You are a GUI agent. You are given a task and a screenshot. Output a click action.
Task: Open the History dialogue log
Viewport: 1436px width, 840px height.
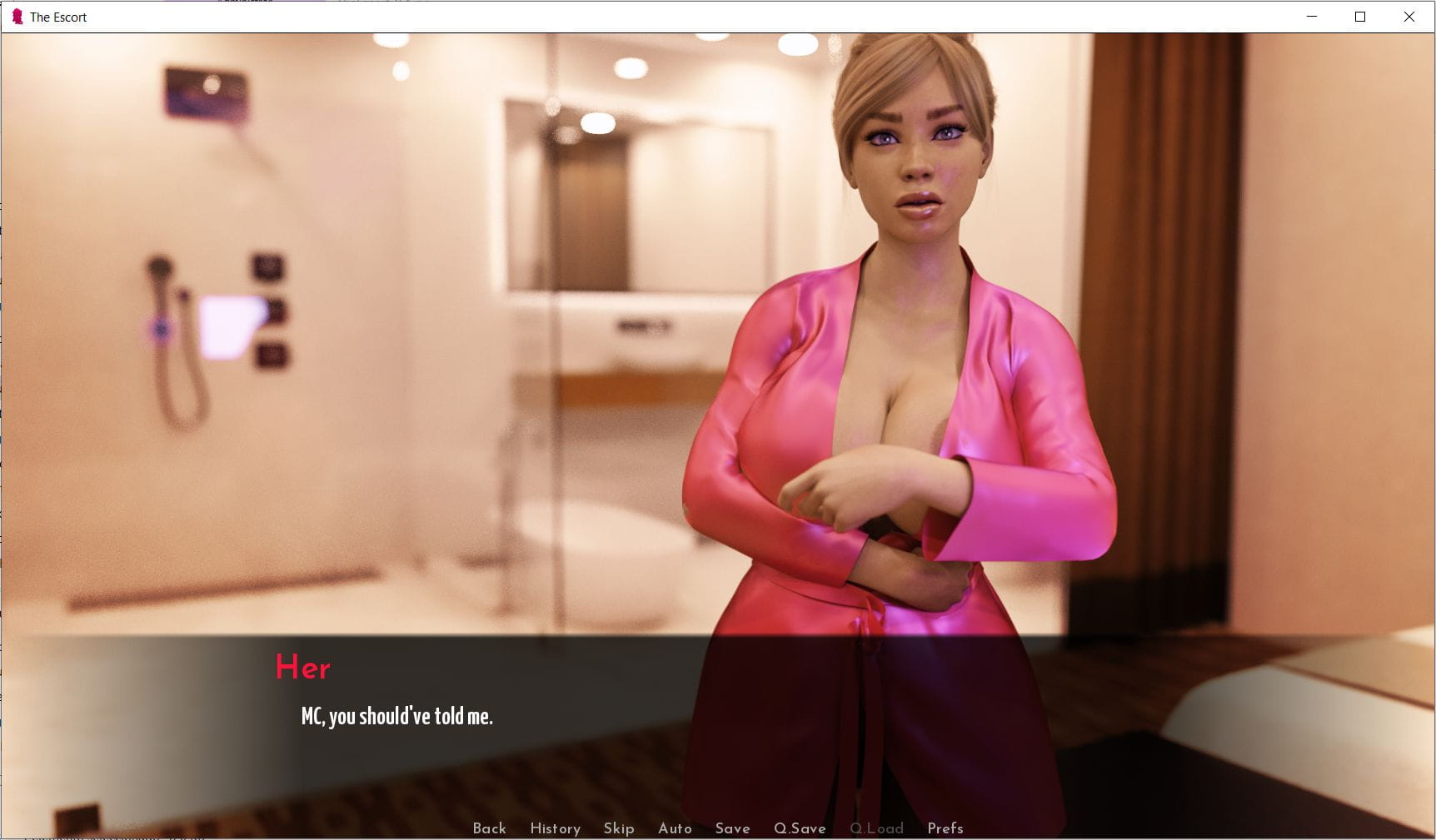(555, 828)
